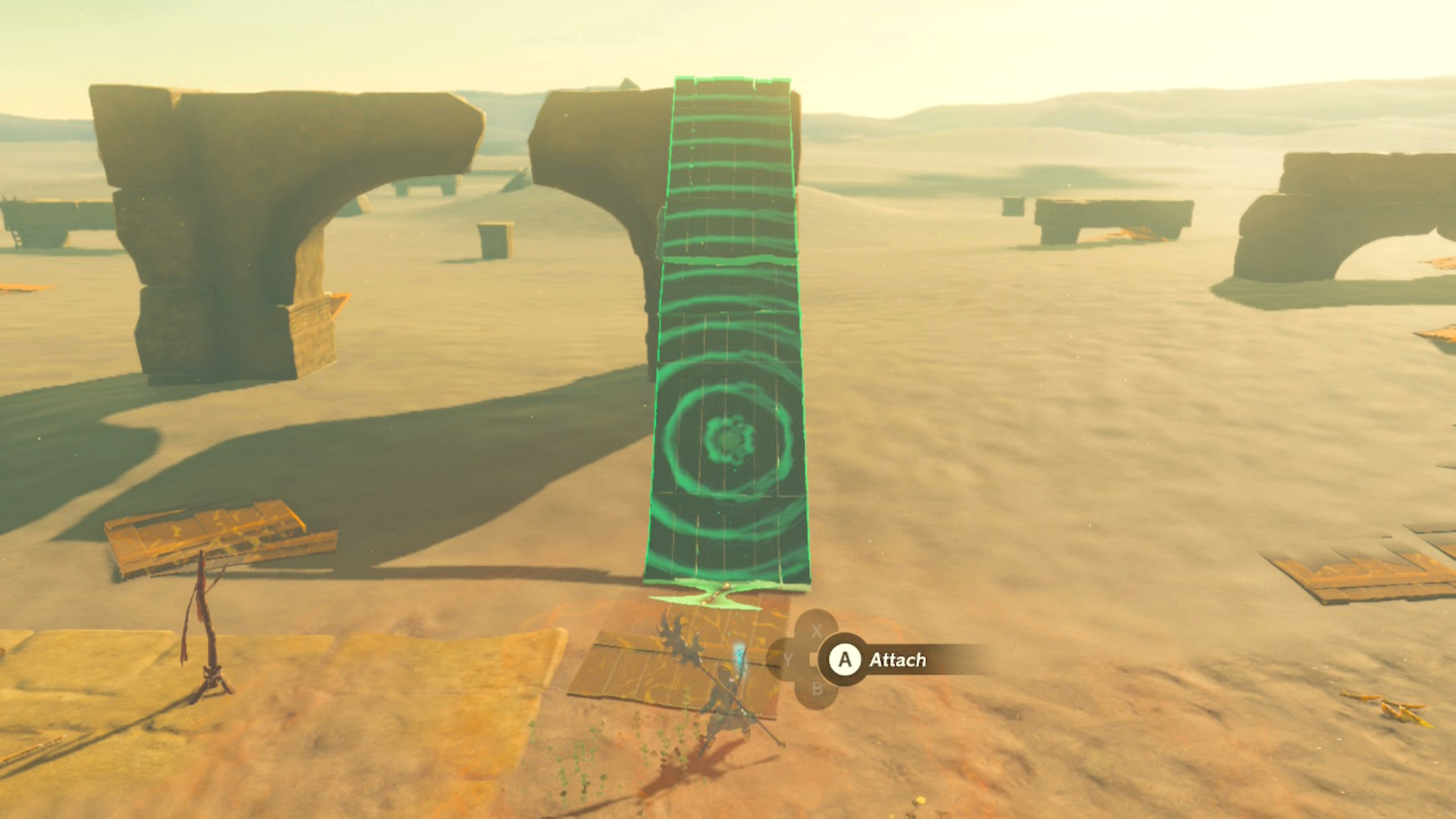Select the B button in the prompt cluster
Viewport: 1456px width, 819px height.
pos(817,689)
